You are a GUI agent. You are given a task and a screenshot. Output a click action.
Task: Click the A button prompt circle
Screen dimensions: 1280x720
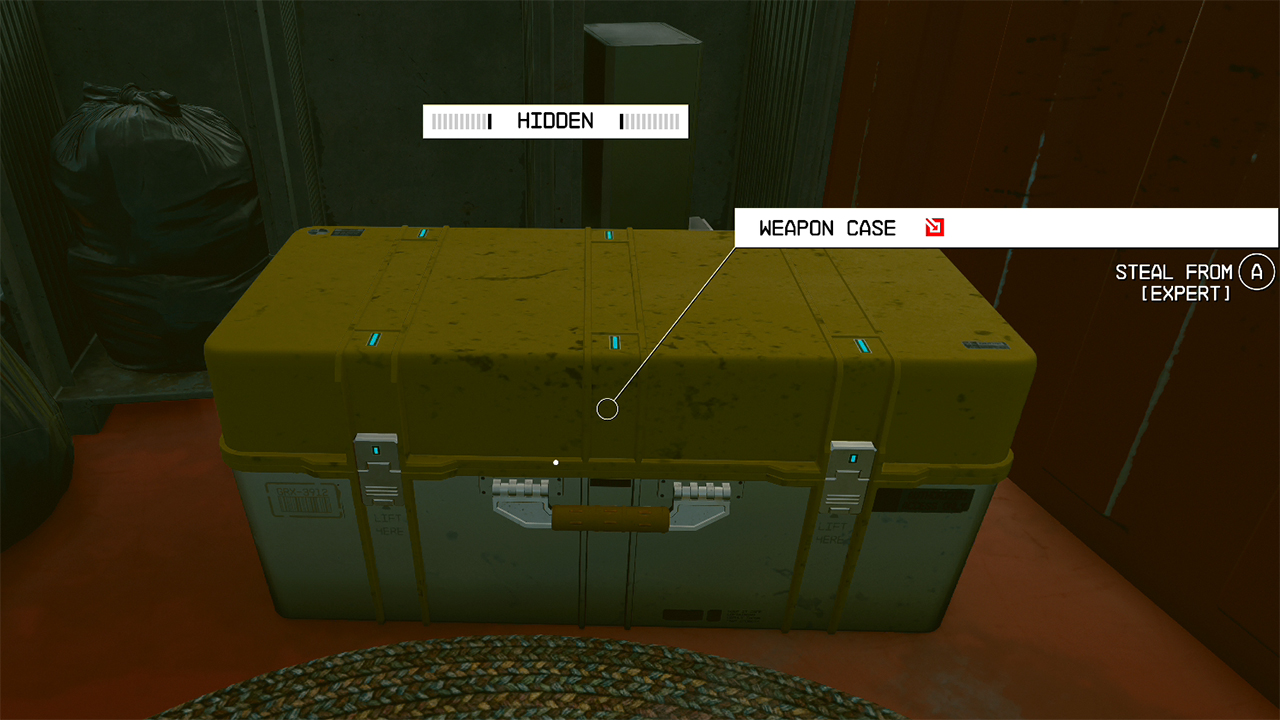[1257, 271]
